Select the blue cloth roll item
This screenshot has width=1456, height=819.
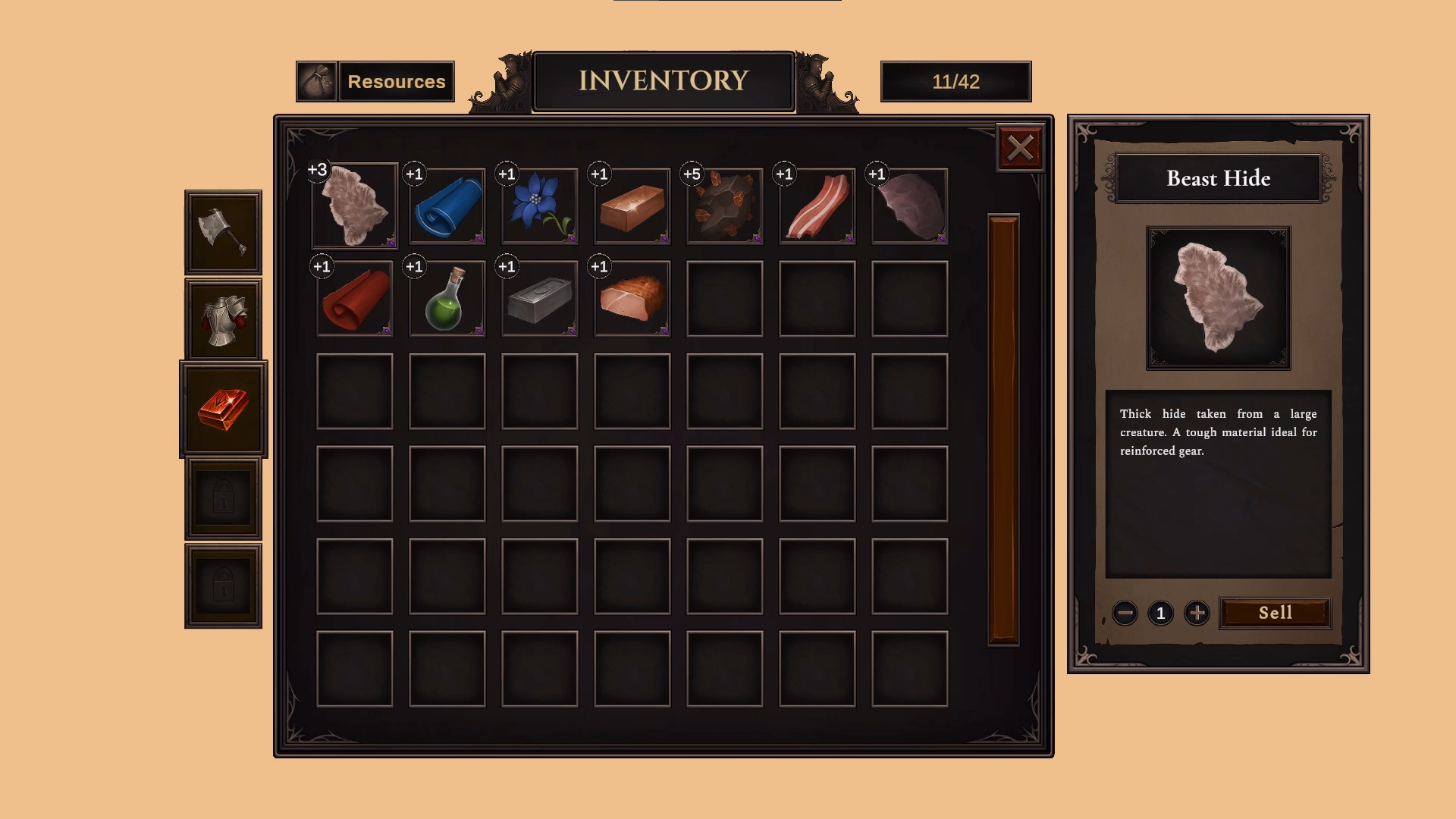(446, 205)
